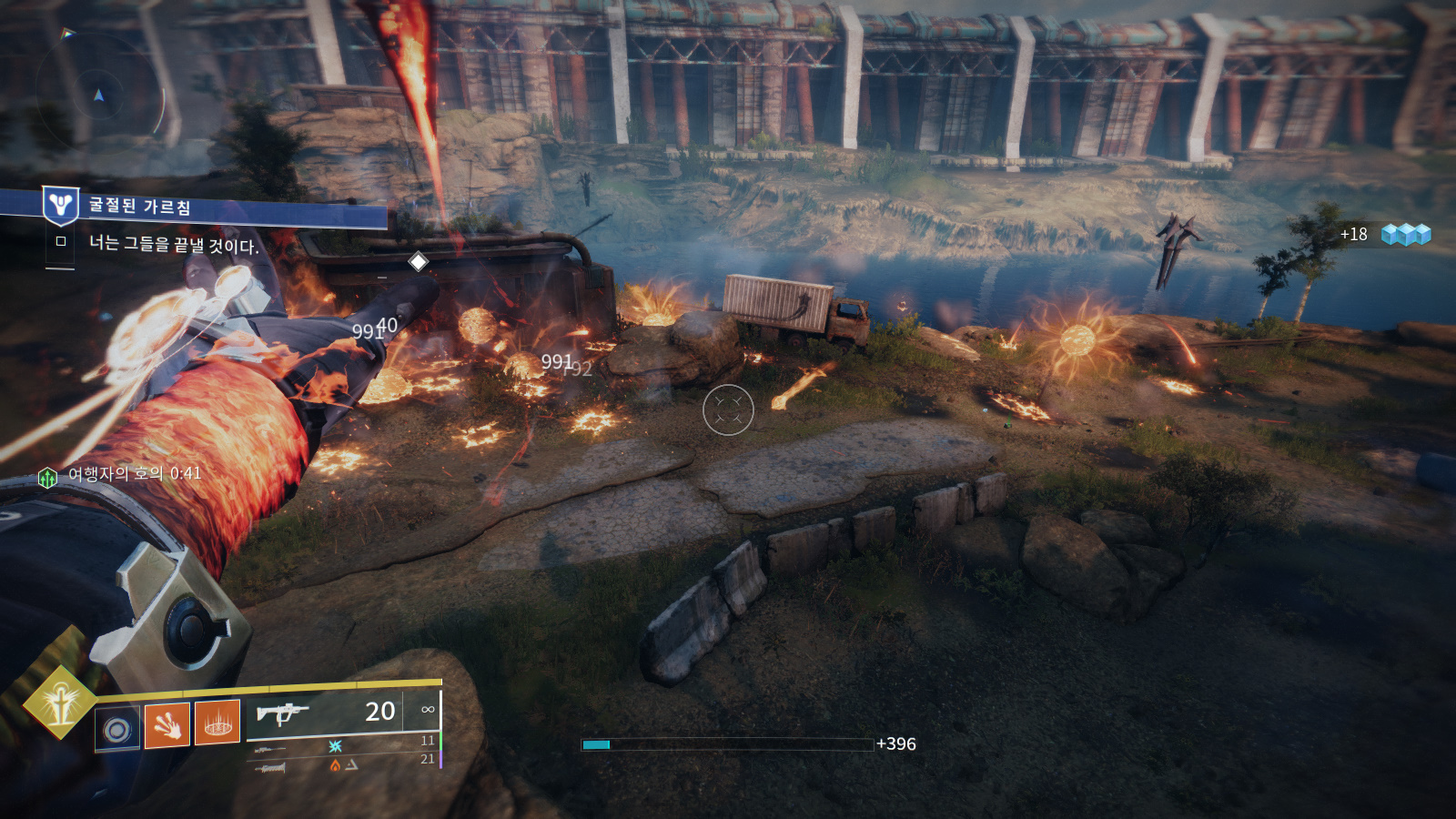
Task: Open the 굴절된 가르침 quest tracker
Action: [140, 207]
